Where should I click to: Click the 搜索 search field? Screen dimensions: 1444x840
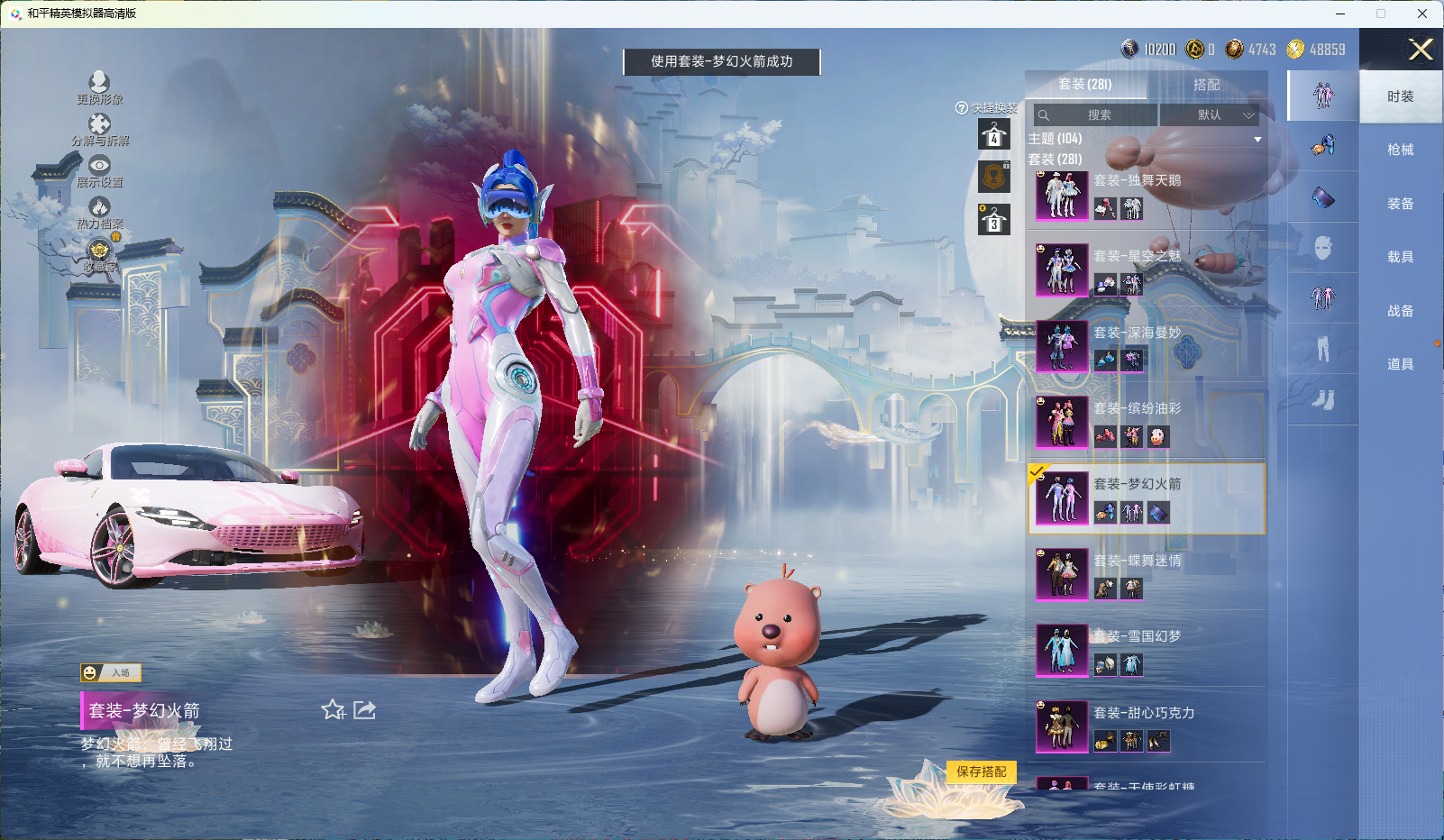click(1096, 115)
